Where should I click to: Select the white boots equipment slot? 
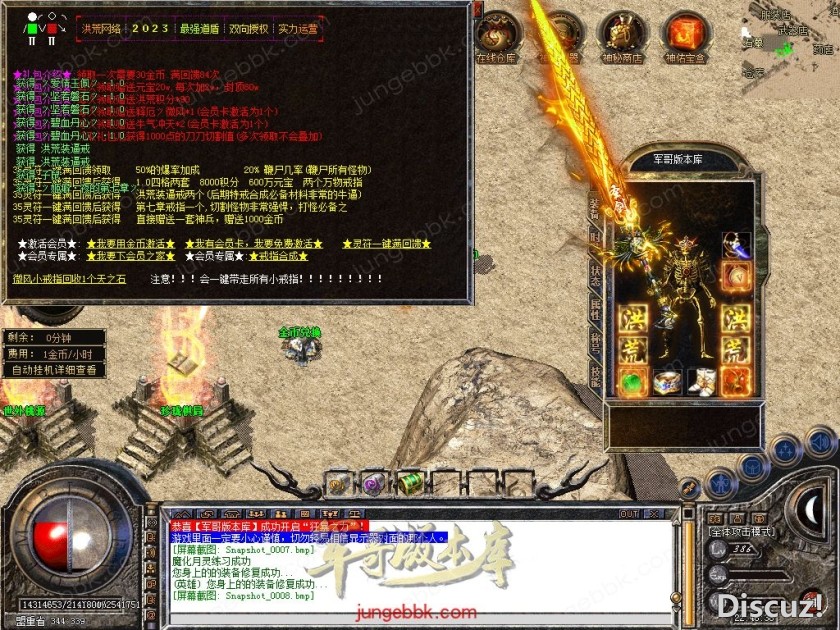[701, 381]
